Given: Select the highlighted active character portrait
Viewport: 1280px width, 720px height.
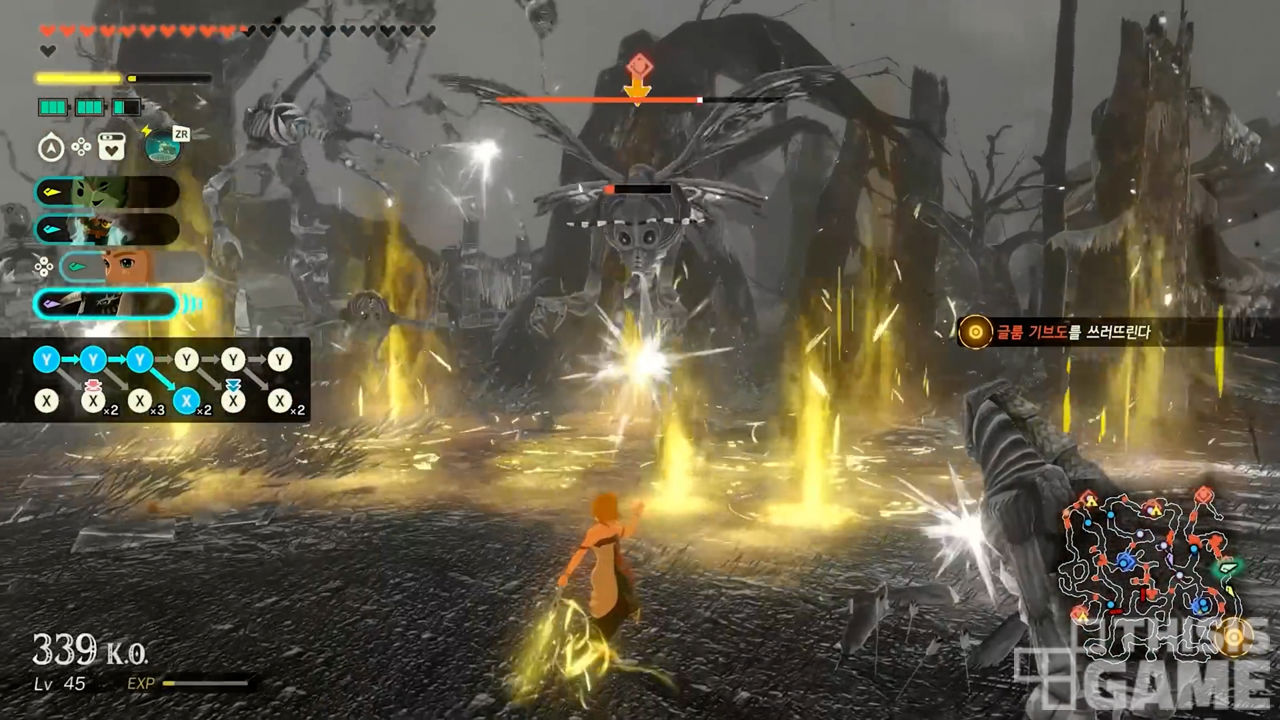Looking at the screenshot, I should [x=107, y=304].
